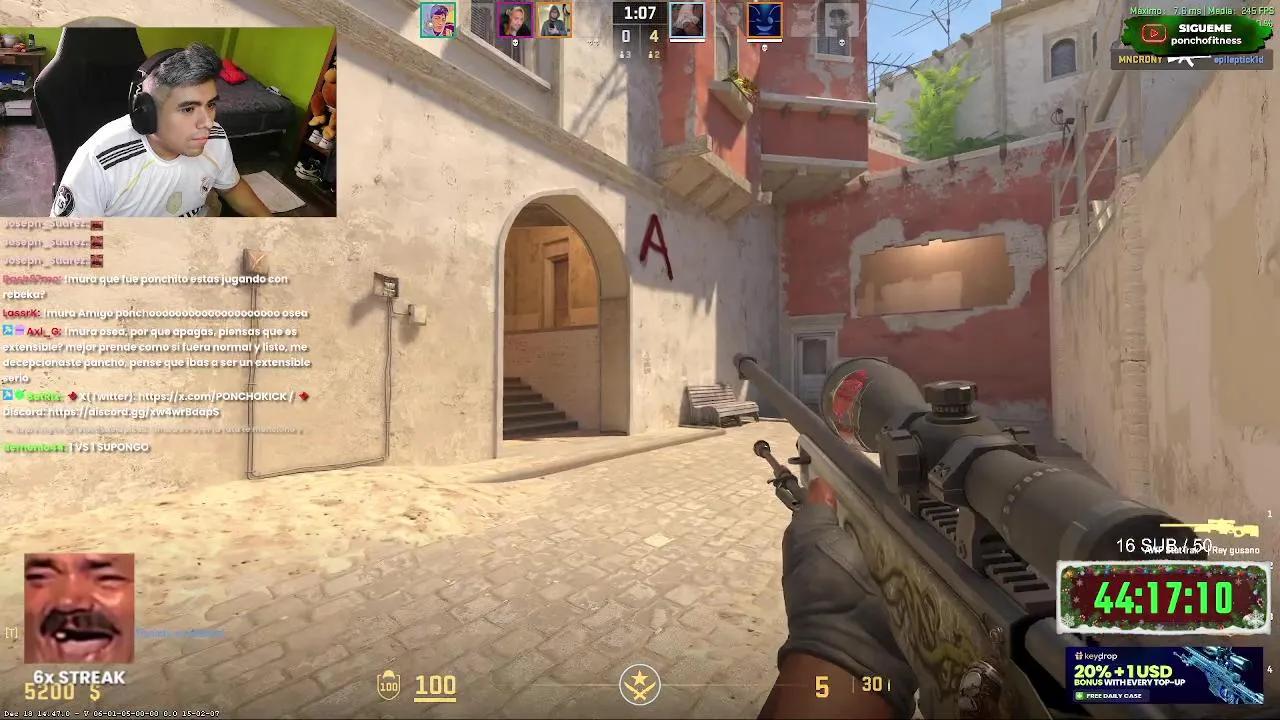Click the FREE DAILY CASE button

point(1110,695)
